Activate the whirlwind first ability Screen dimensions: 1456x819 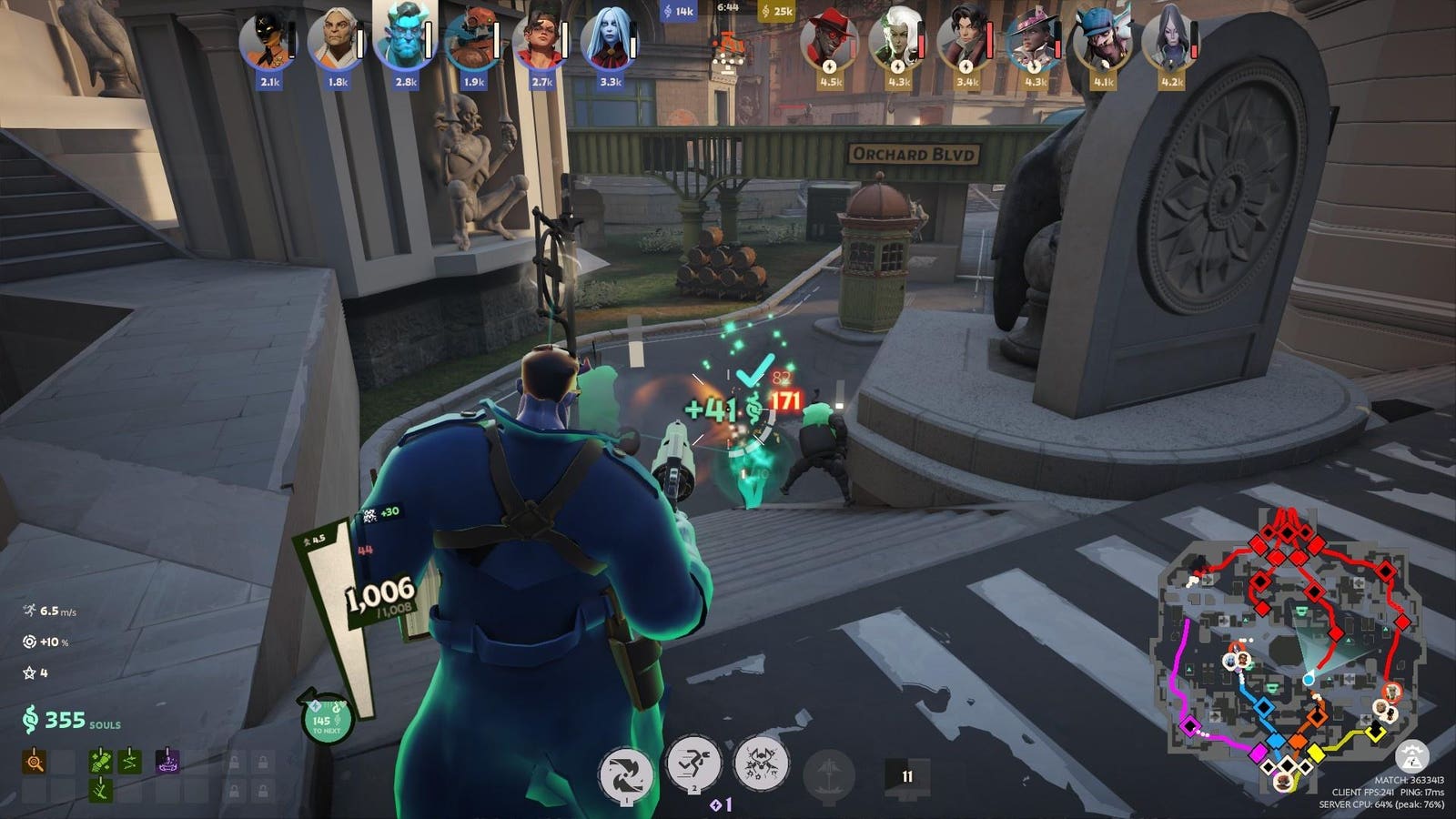point(626,775)
